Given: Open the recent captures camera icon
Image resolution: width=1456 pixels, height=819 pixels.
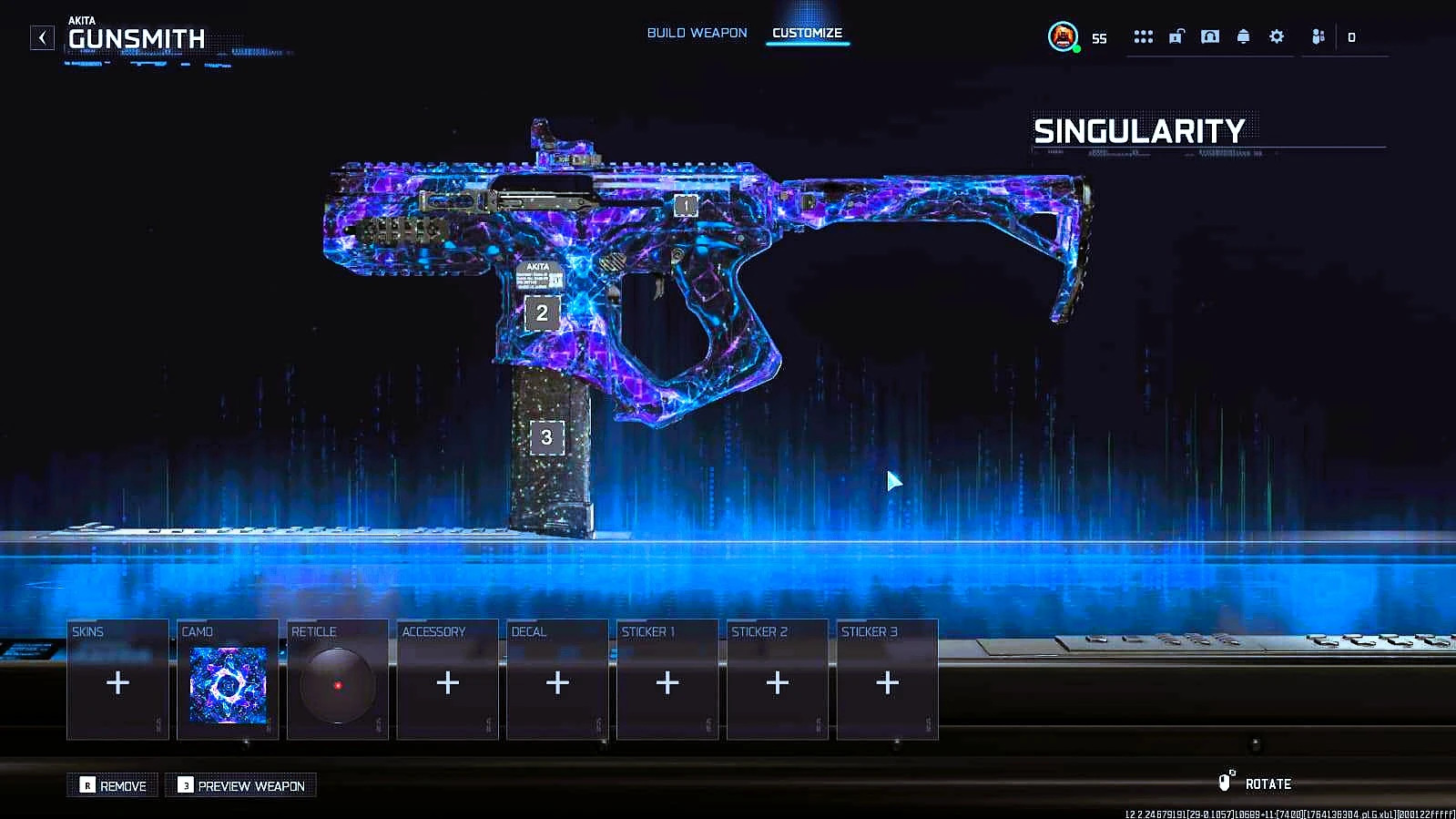Looking at the screenshot, I should [x=1209, y=36].
